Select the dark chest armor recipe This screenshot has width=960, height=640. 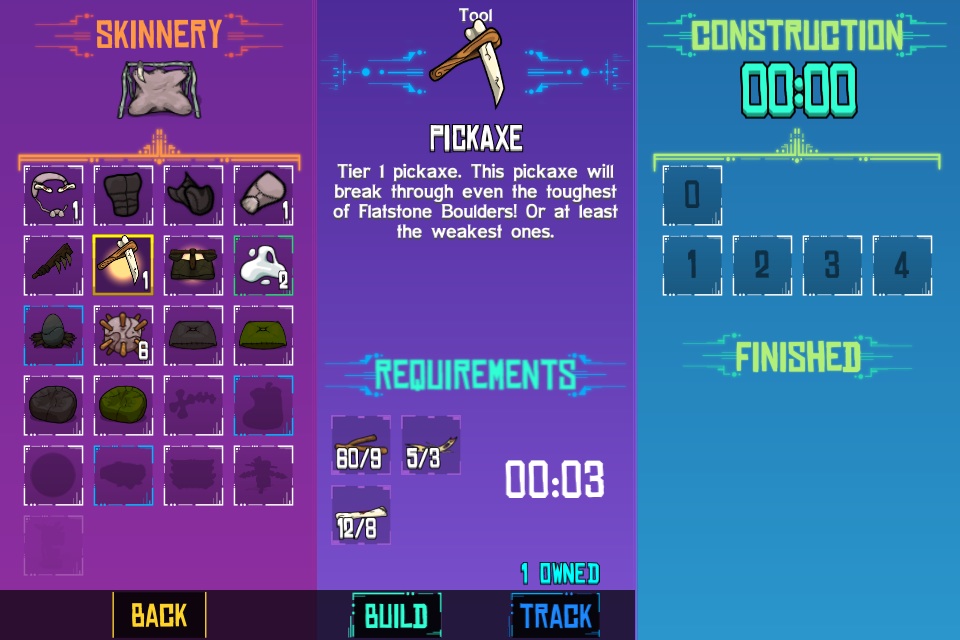pyautogui.click(x=123, y=195)
